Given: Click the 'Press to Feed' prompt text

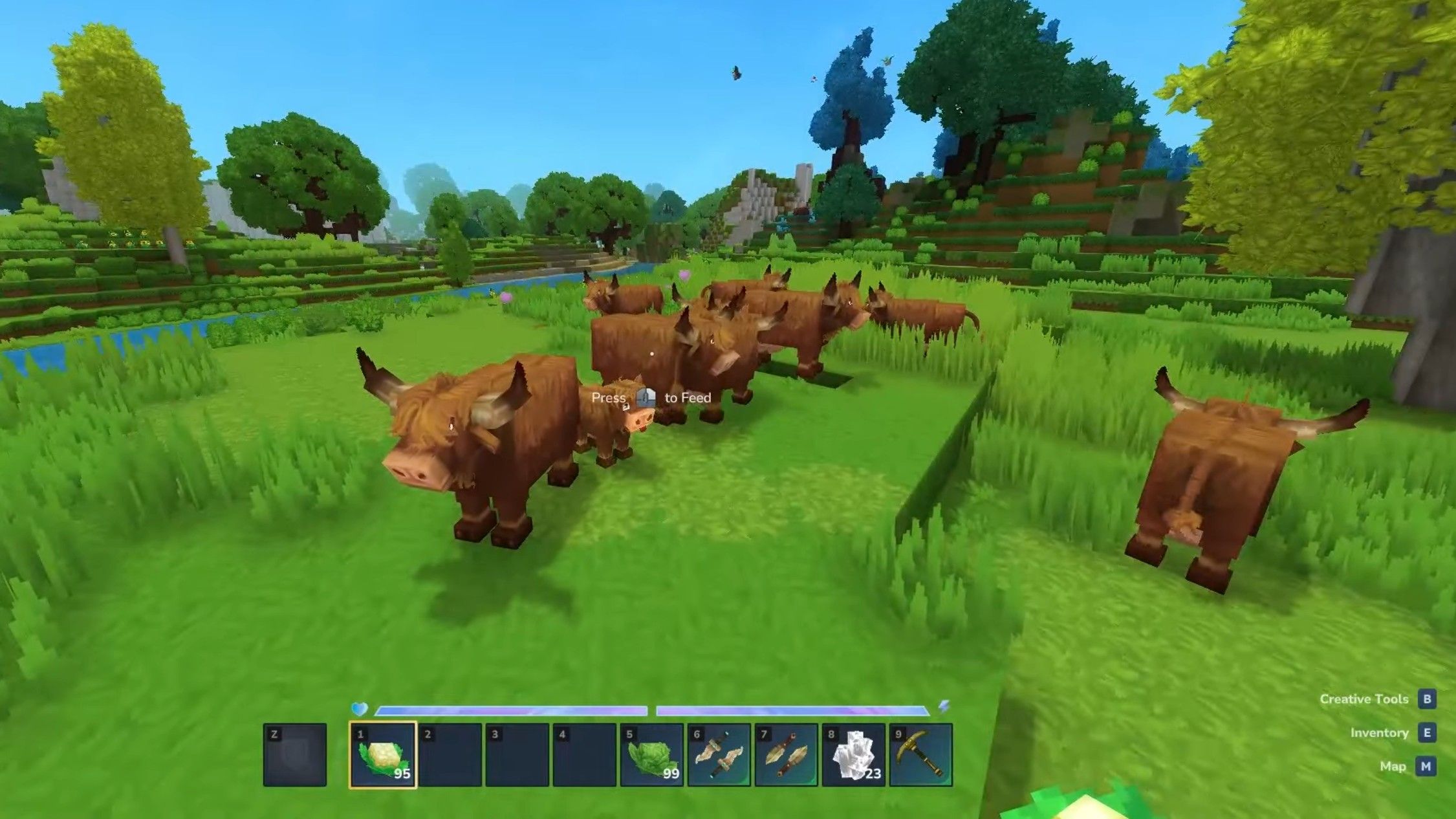Looking at the screenshot, I should (x=650, y=397).
